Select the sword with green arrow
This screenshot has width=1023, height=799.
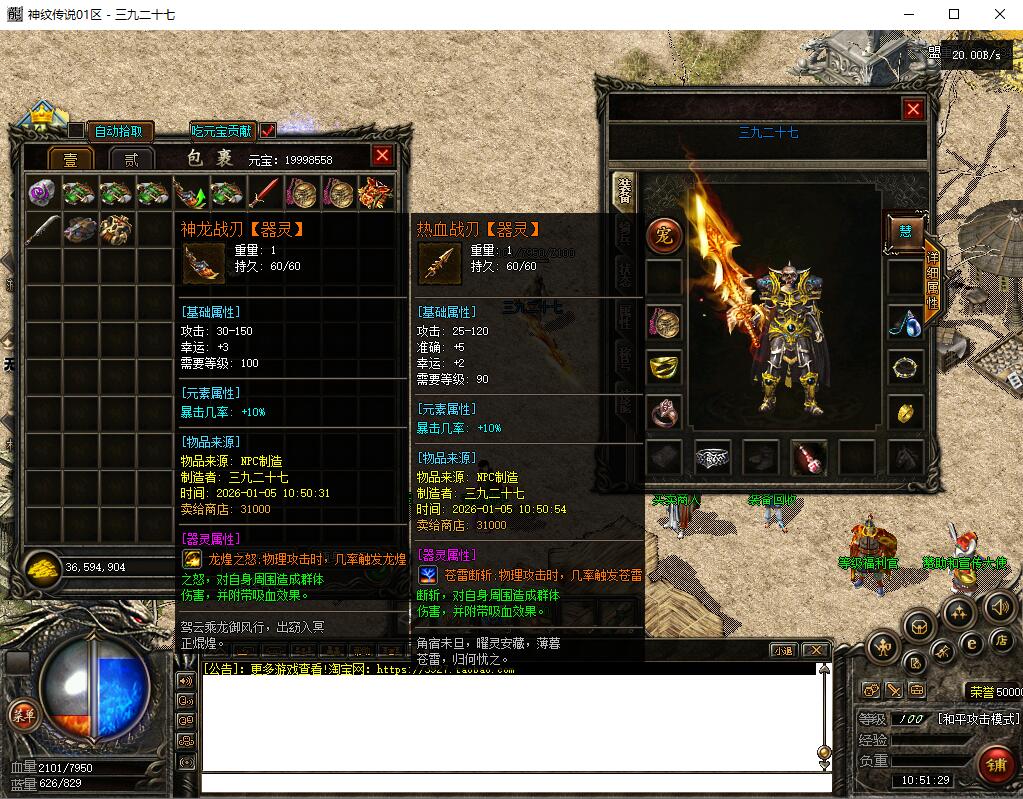click(191, 193)
